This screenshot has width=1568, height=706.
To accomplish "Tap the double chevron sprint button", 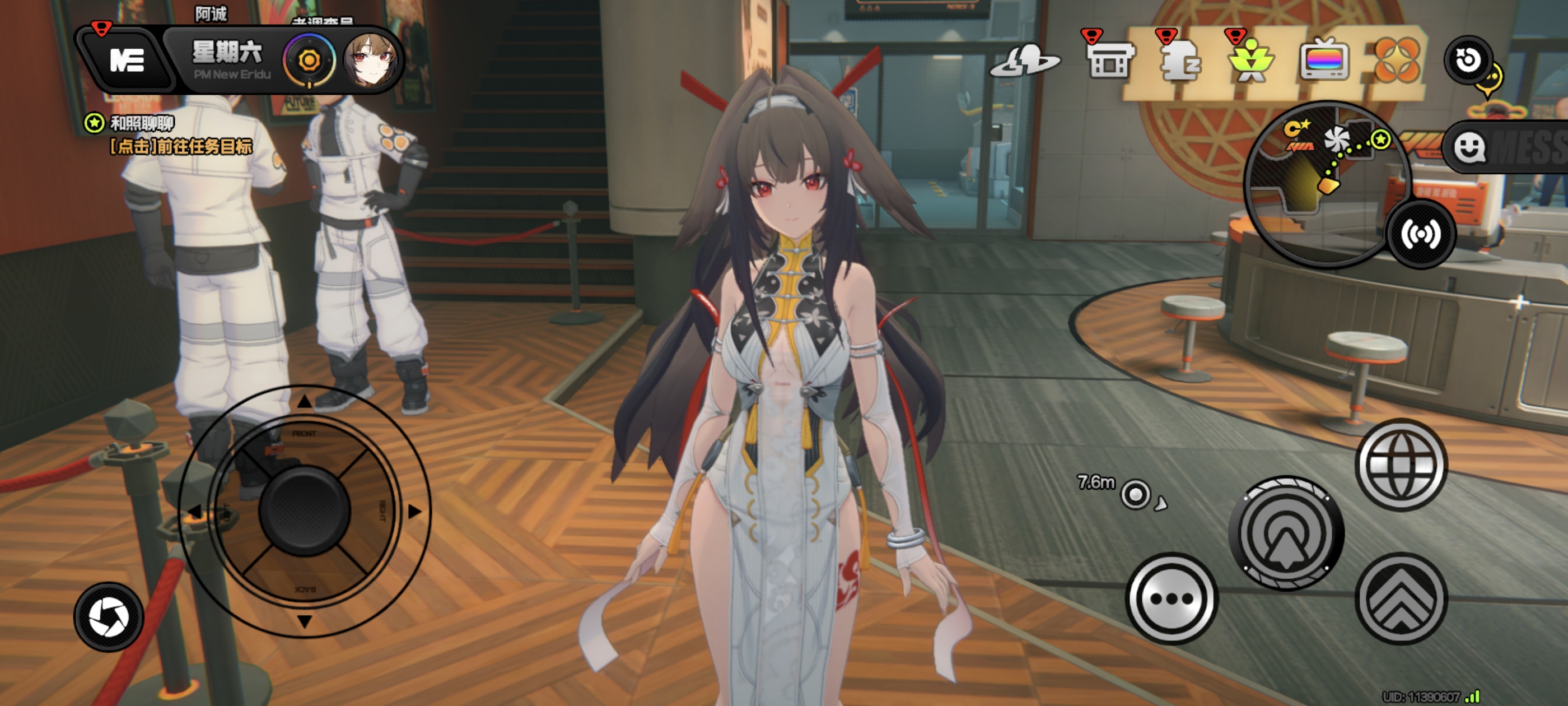I will 1401,598.
